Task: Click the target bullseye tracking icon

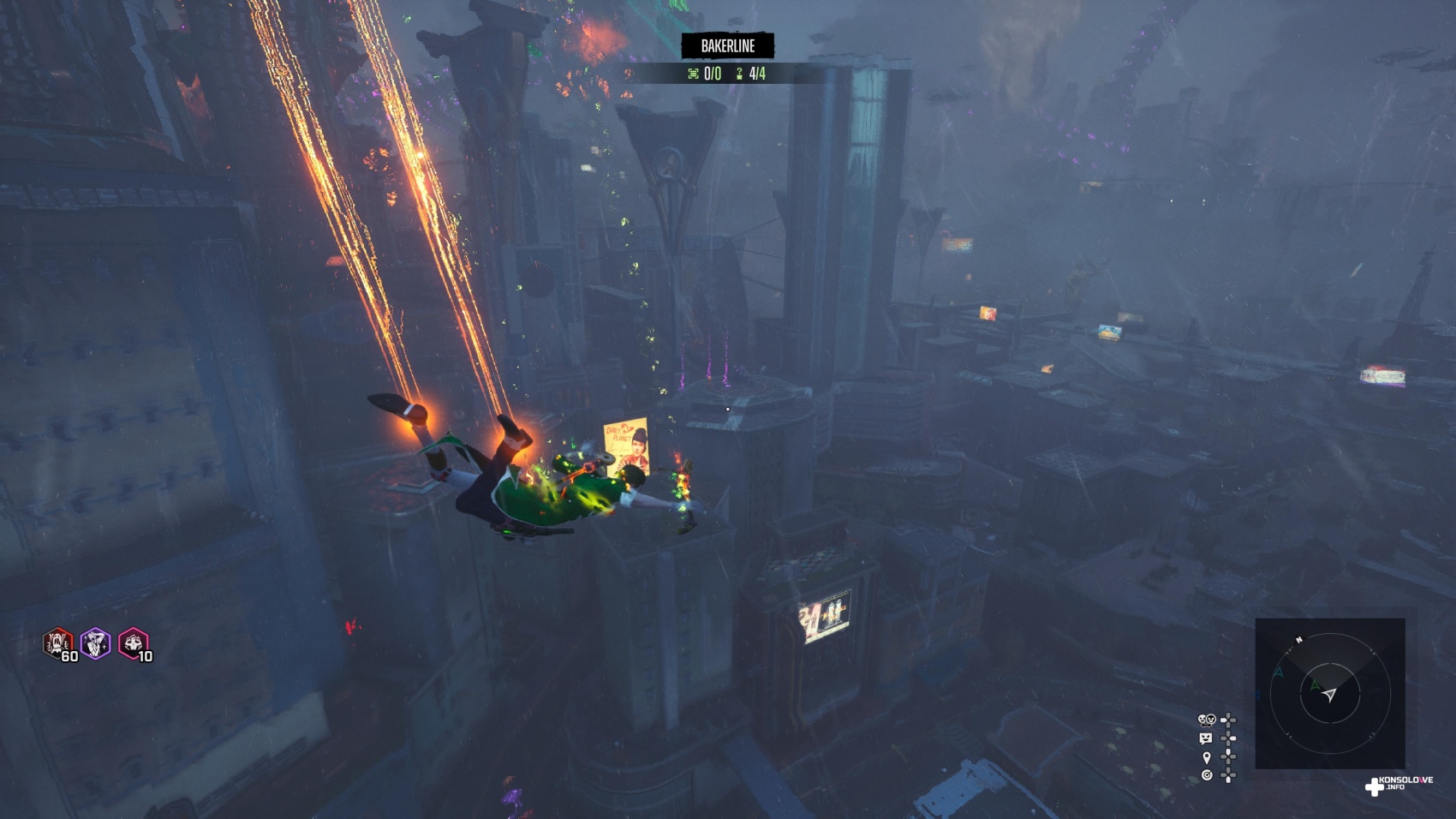Action: (1207, 775)
